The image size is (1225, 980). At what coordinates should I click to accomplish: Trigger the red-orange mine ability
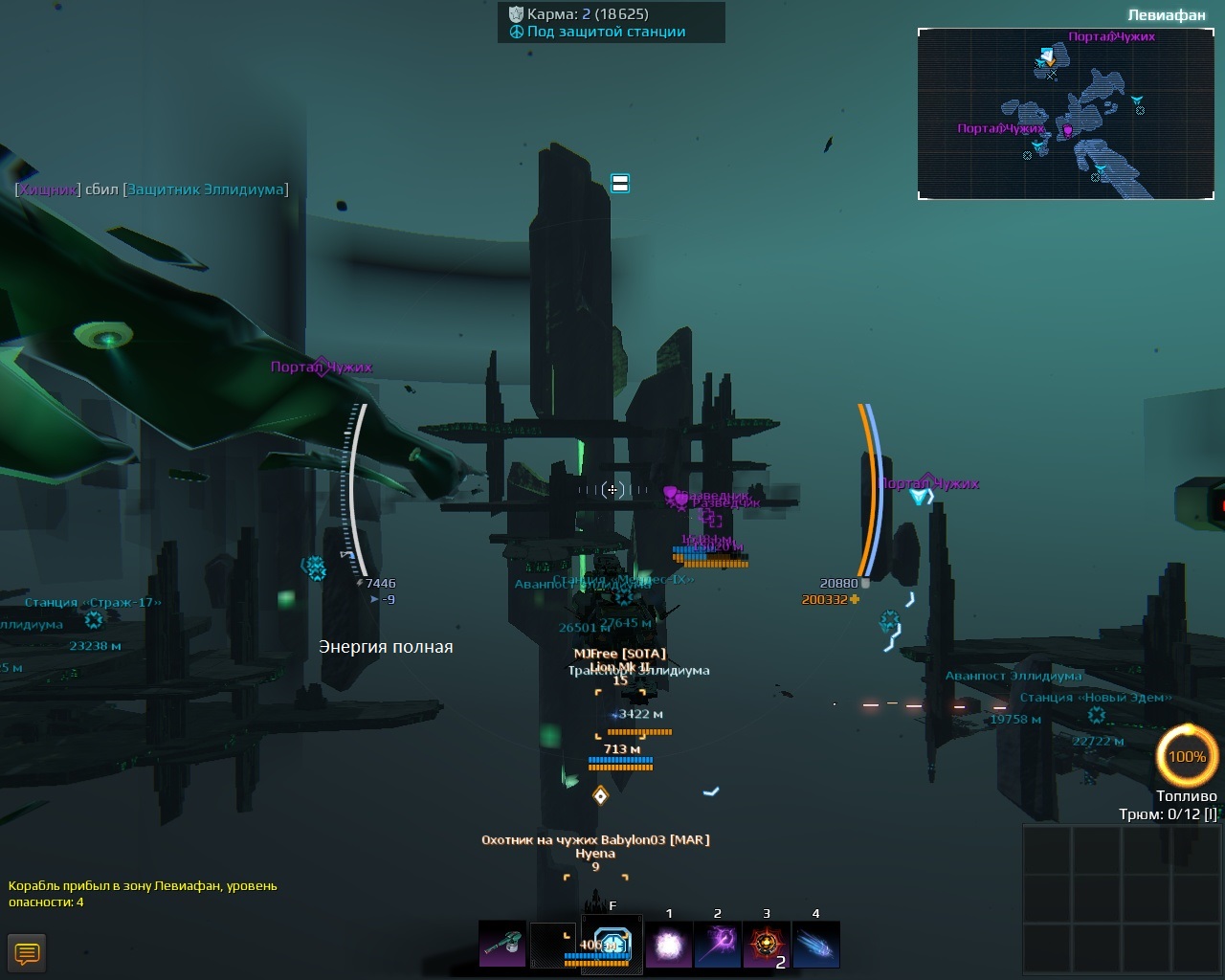coord(767,945)
